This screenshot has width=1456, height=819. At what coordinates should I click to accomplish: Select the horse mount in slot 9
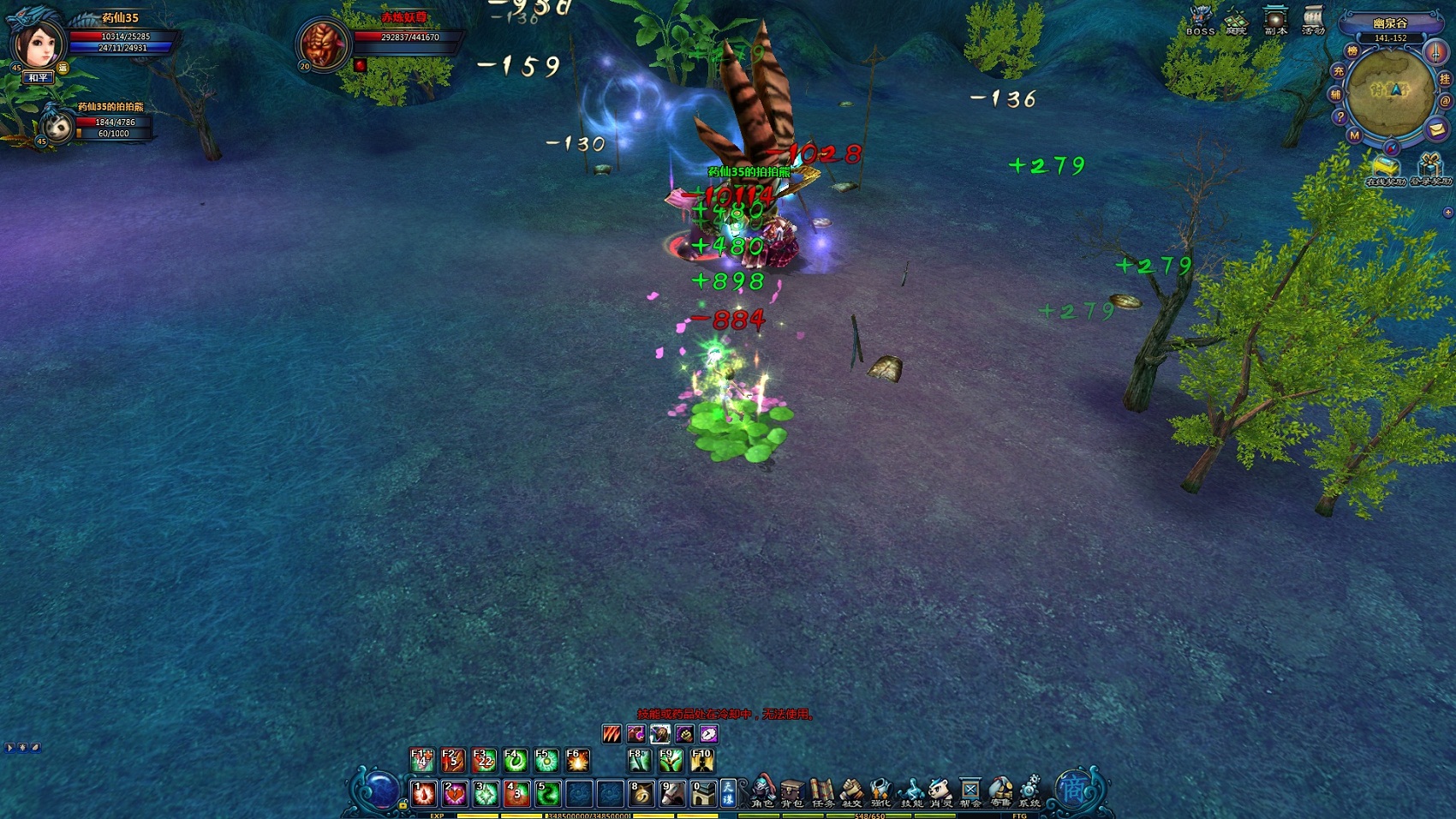(x=672, y=794)
